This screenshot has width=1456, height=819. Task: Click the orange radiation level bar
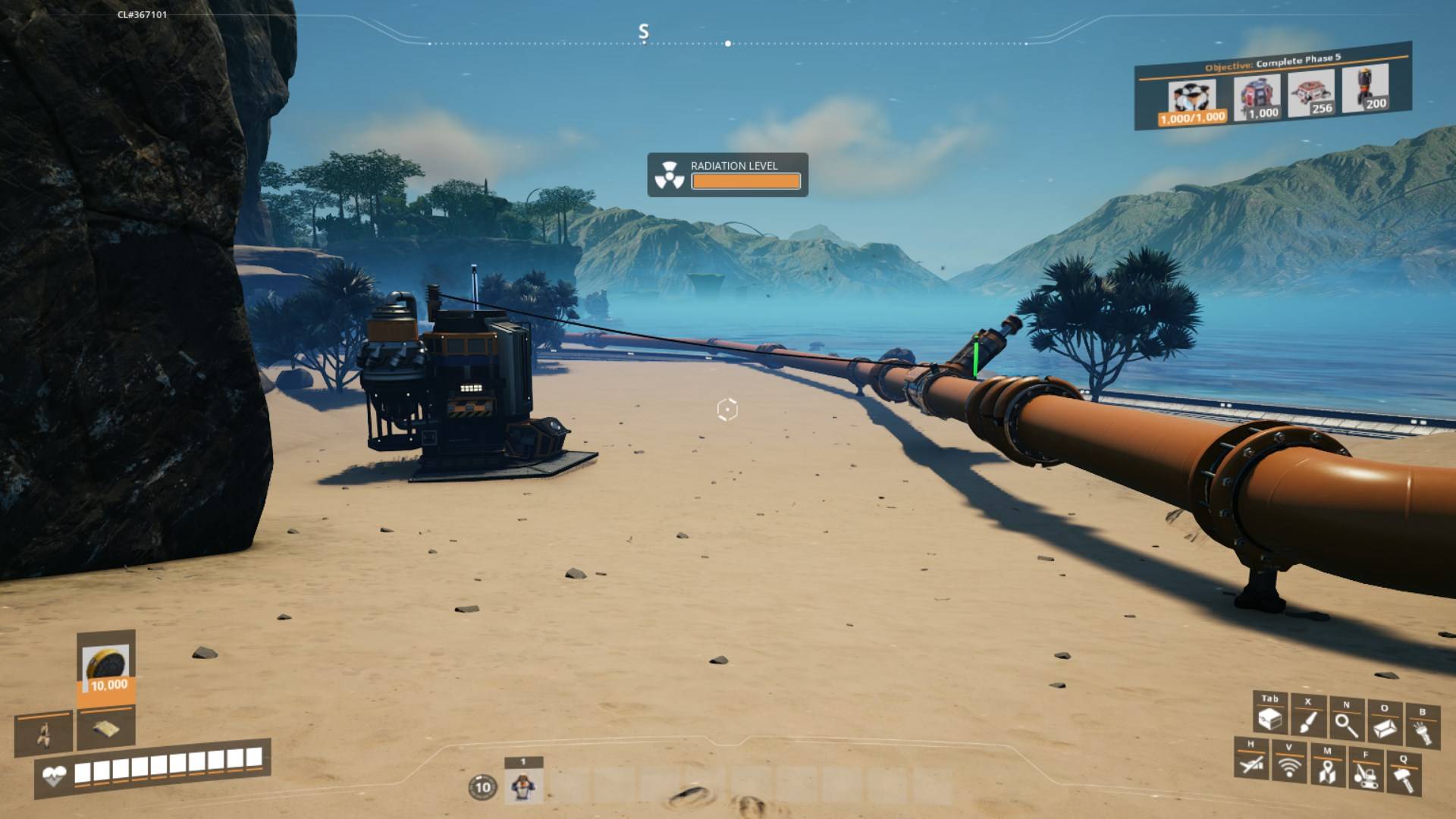point(745,181)
